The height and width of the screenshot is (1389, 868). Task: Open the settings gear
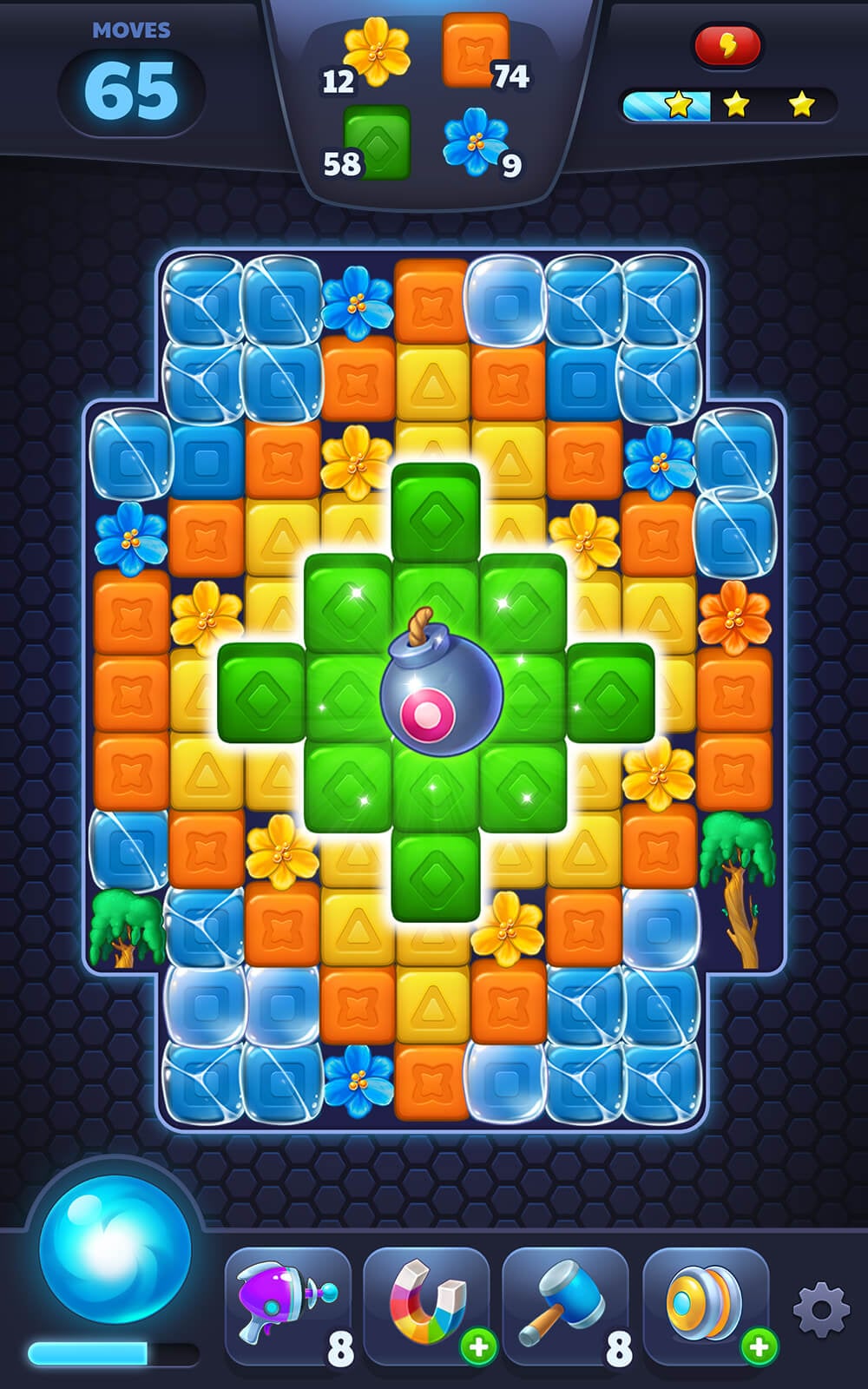tap(820, 1309)
